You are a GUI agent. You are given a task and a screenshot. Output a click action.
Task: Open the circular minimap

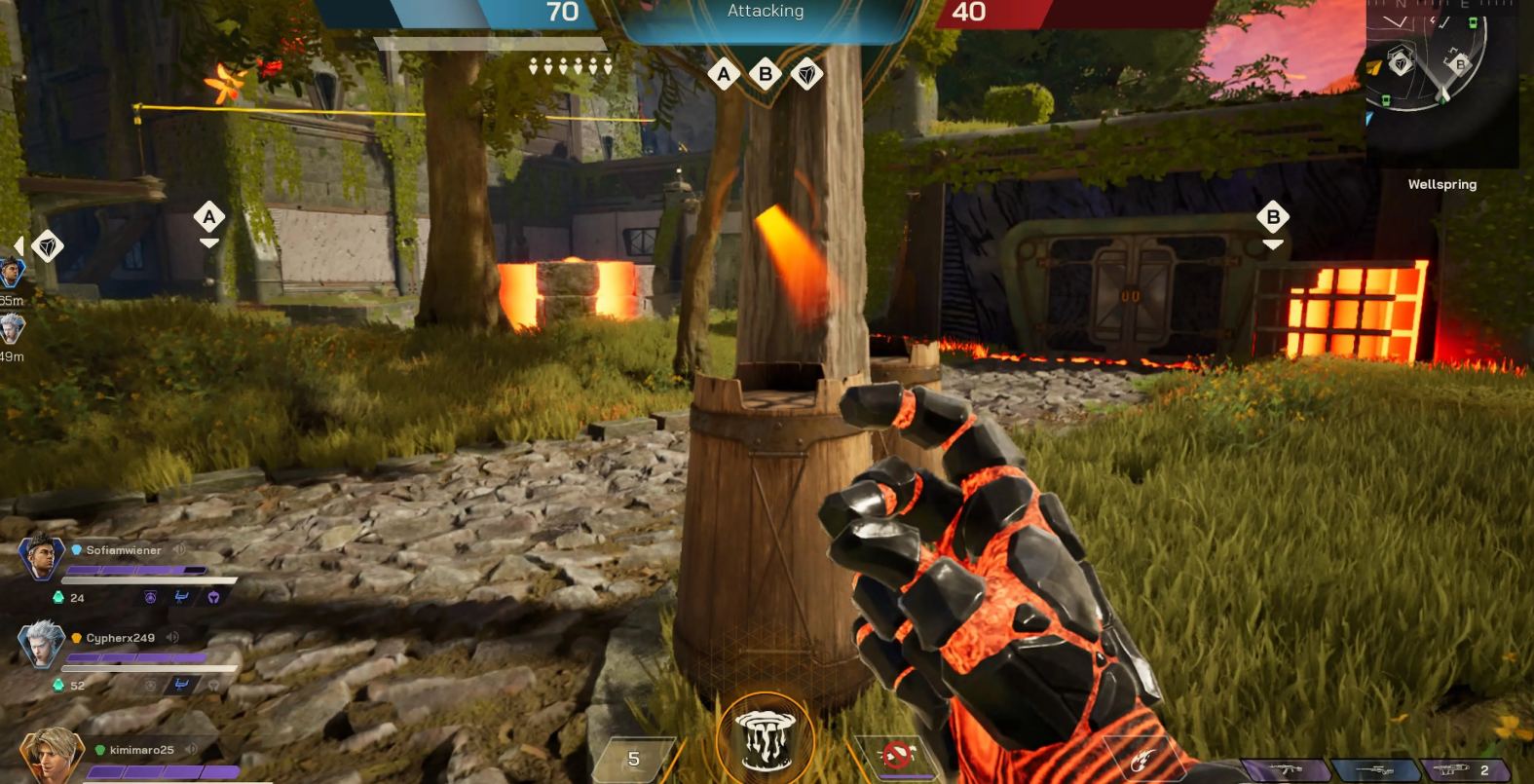point(1427,58)
